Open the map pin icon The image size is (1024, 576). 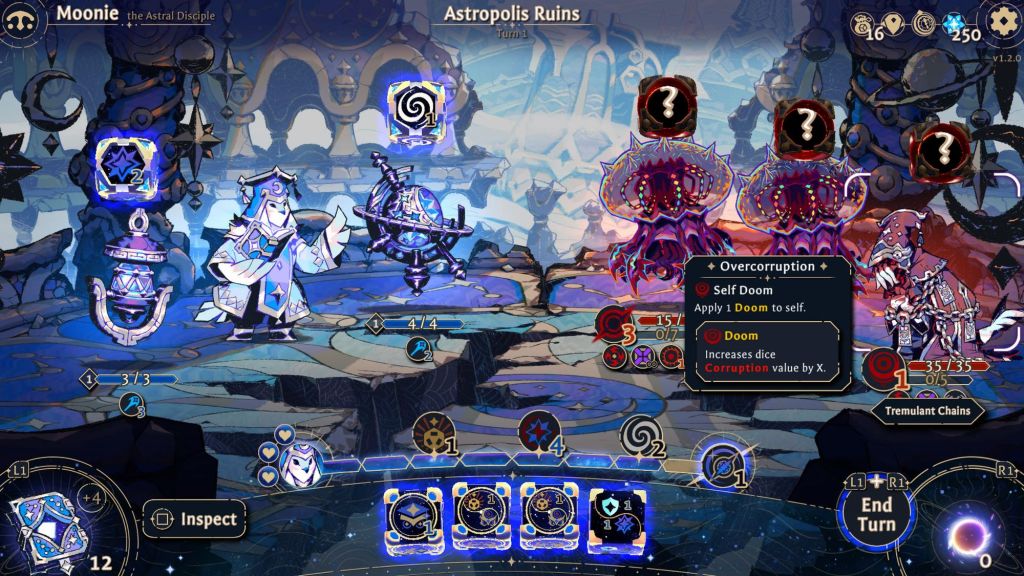893,22
